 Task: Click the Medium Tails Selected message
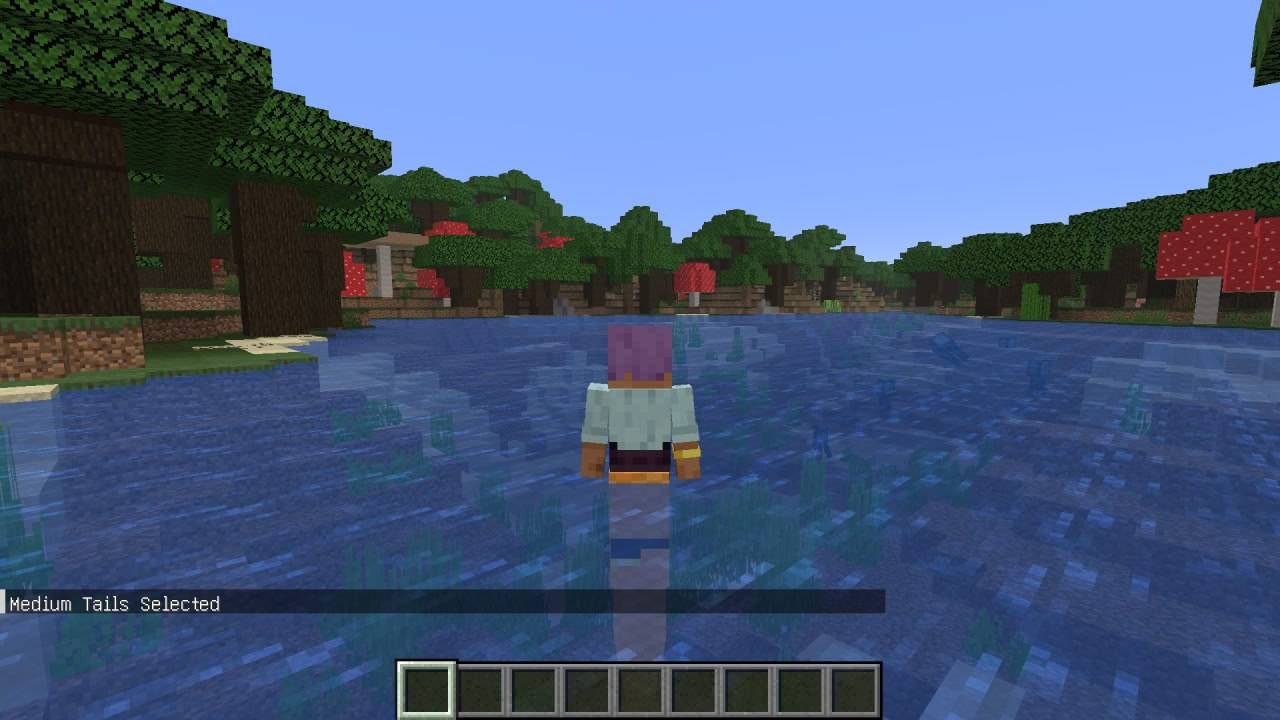(x=113, y=604)
